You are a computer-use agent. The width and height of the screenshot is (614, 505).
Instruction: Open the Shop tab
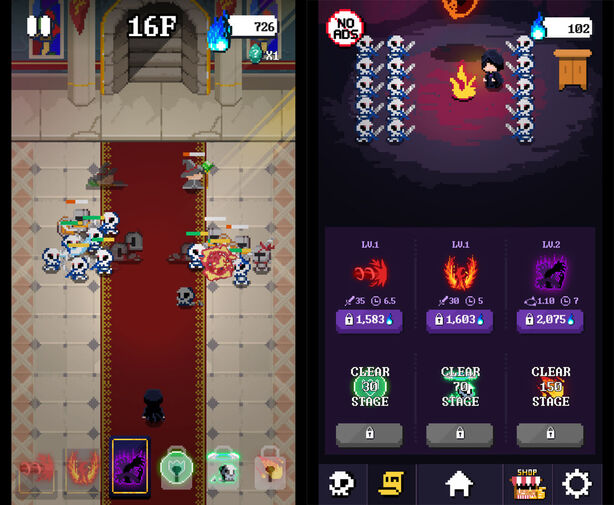coord(527,484)
